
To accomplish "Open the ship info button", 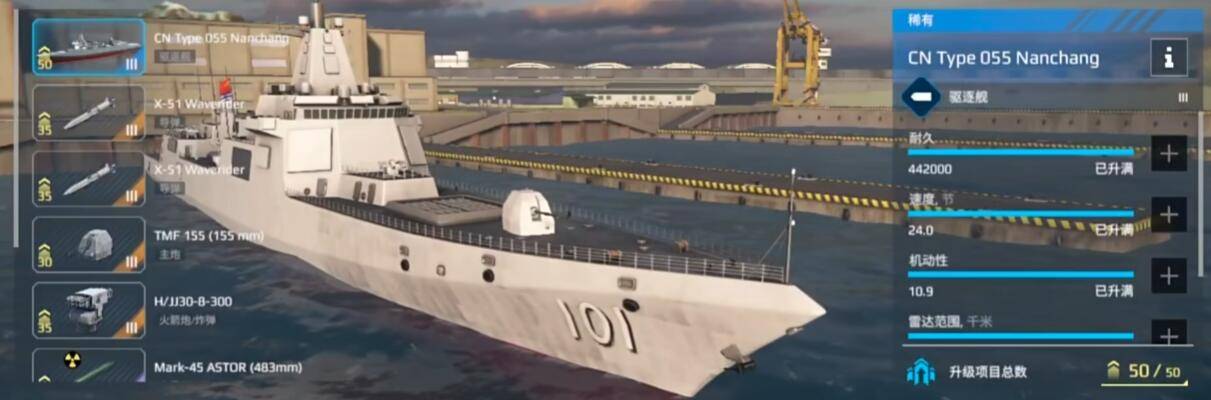I will [x=1168, y=57].
